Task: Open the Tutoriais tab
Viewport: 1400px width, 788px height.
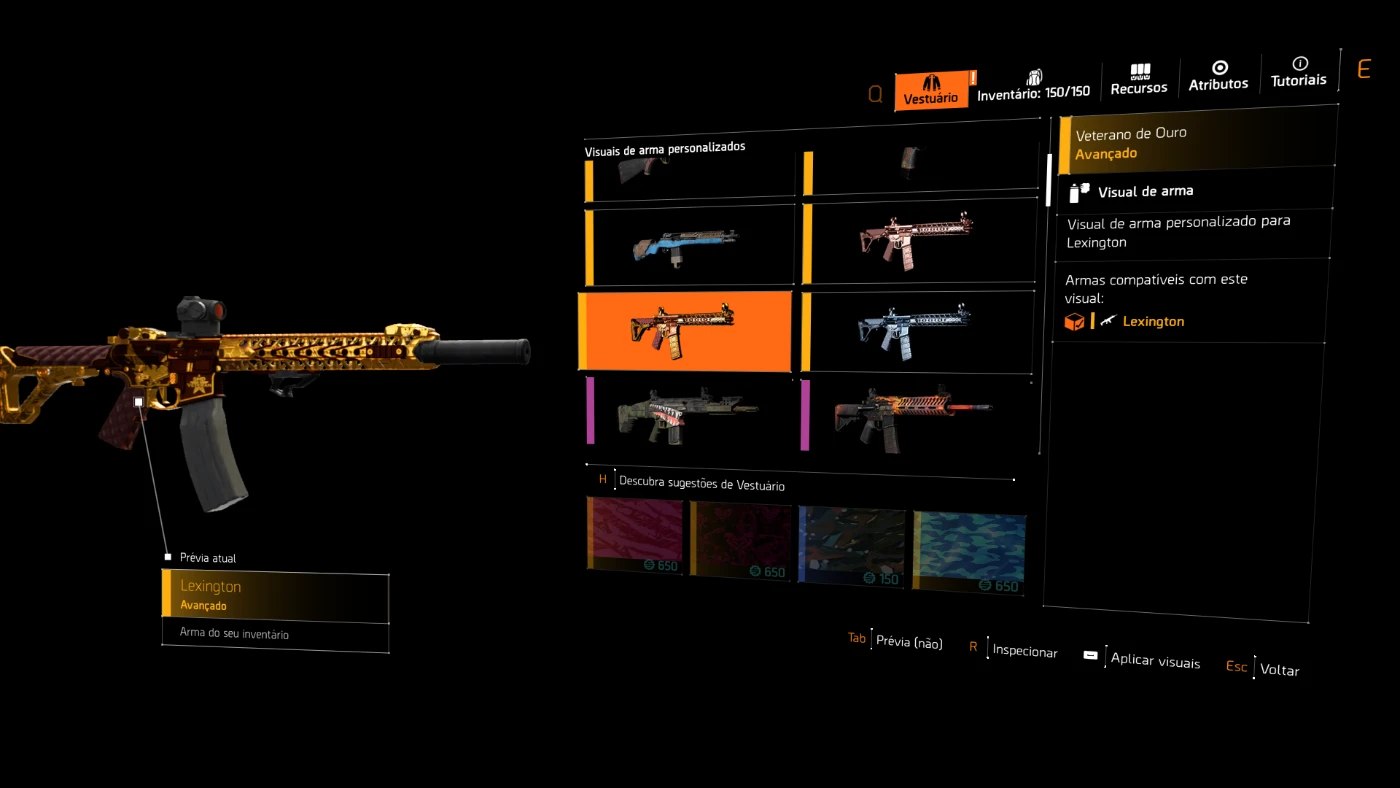Action: [x=1299, y=73]
